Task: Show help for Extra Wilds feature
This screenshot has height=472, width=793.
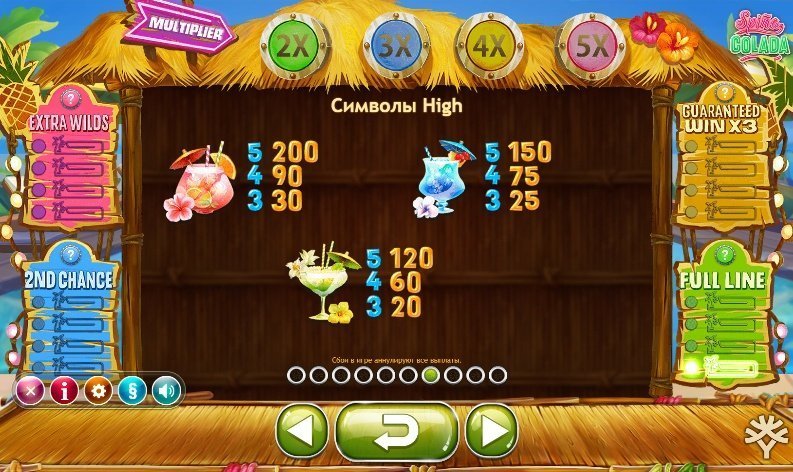Action: [69, 98]
